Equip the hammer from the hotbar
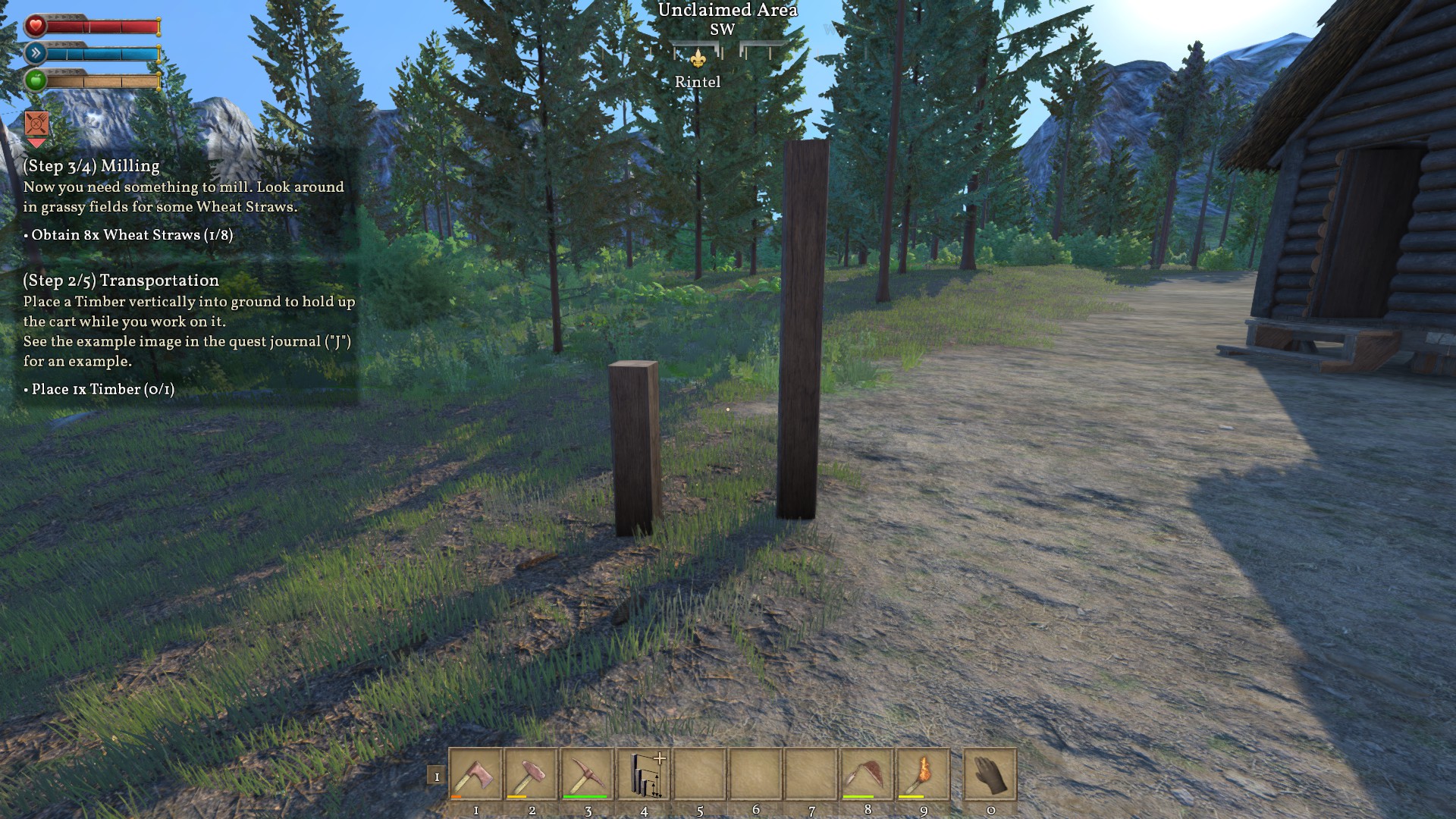This screenshot has height=819, width=1456. point(532,774)
